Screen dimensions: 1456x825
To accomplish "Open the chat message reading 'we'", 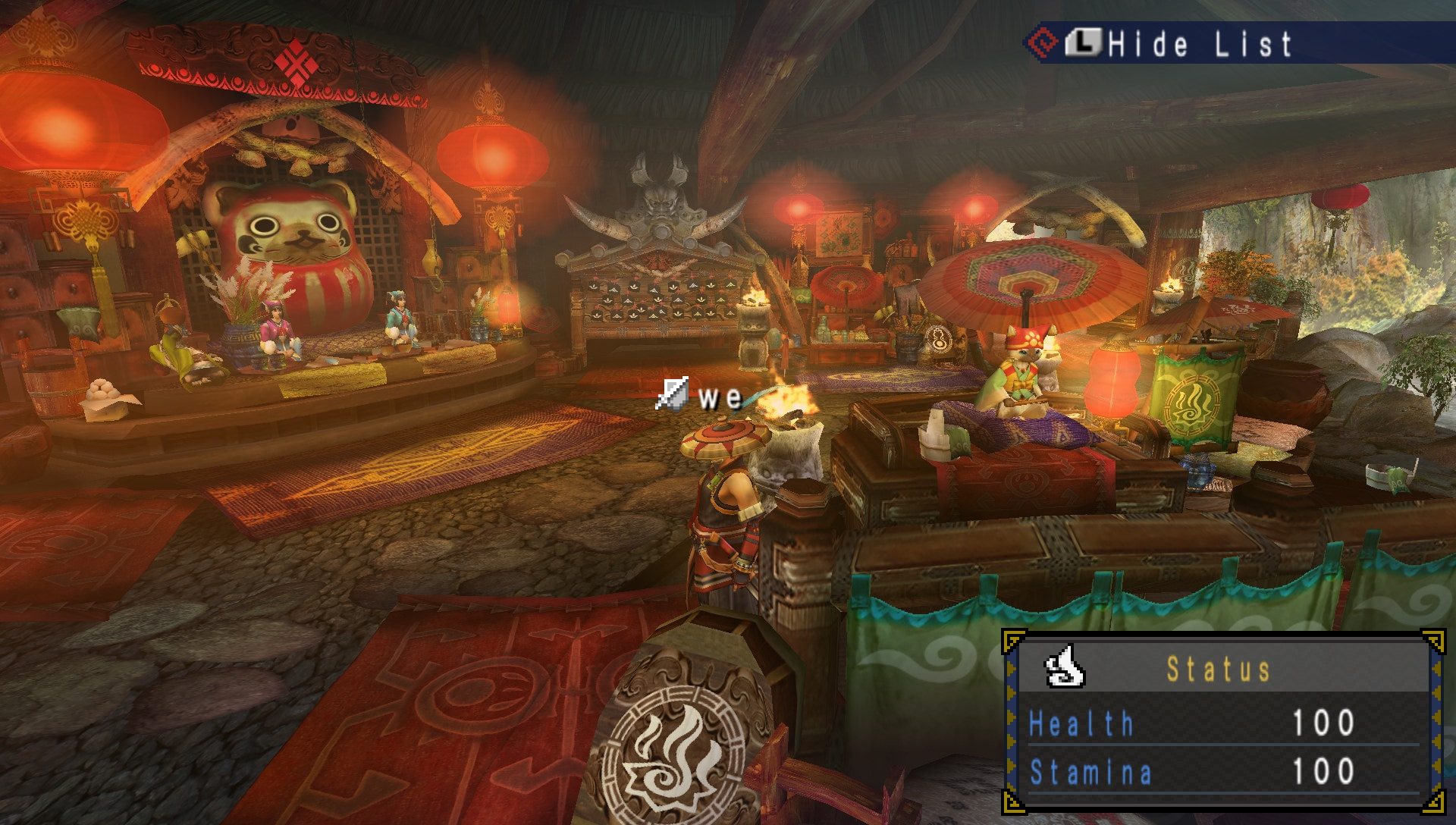I will click(x=718, y=397).
